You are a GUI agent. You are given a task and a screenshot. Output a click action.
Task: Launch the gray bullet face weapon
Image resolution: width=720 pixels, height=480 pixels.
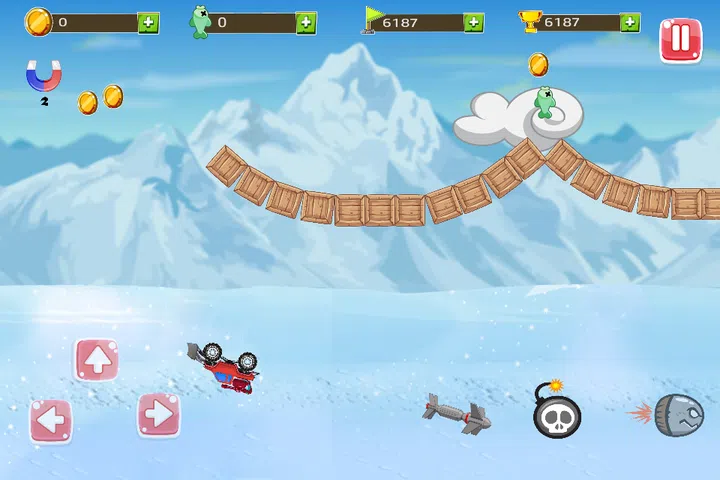tap(674, 414)
